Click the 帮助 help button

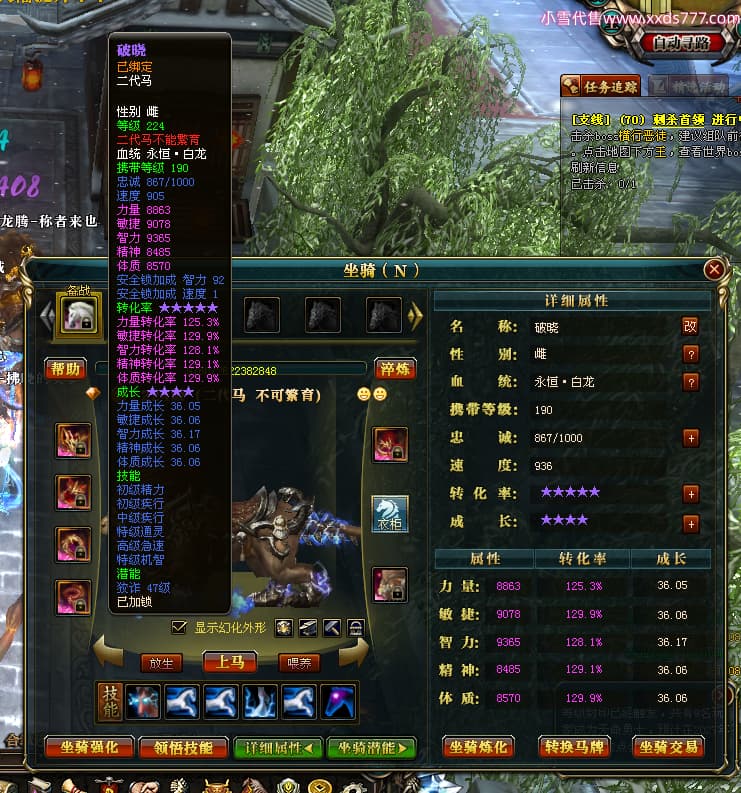66,369
